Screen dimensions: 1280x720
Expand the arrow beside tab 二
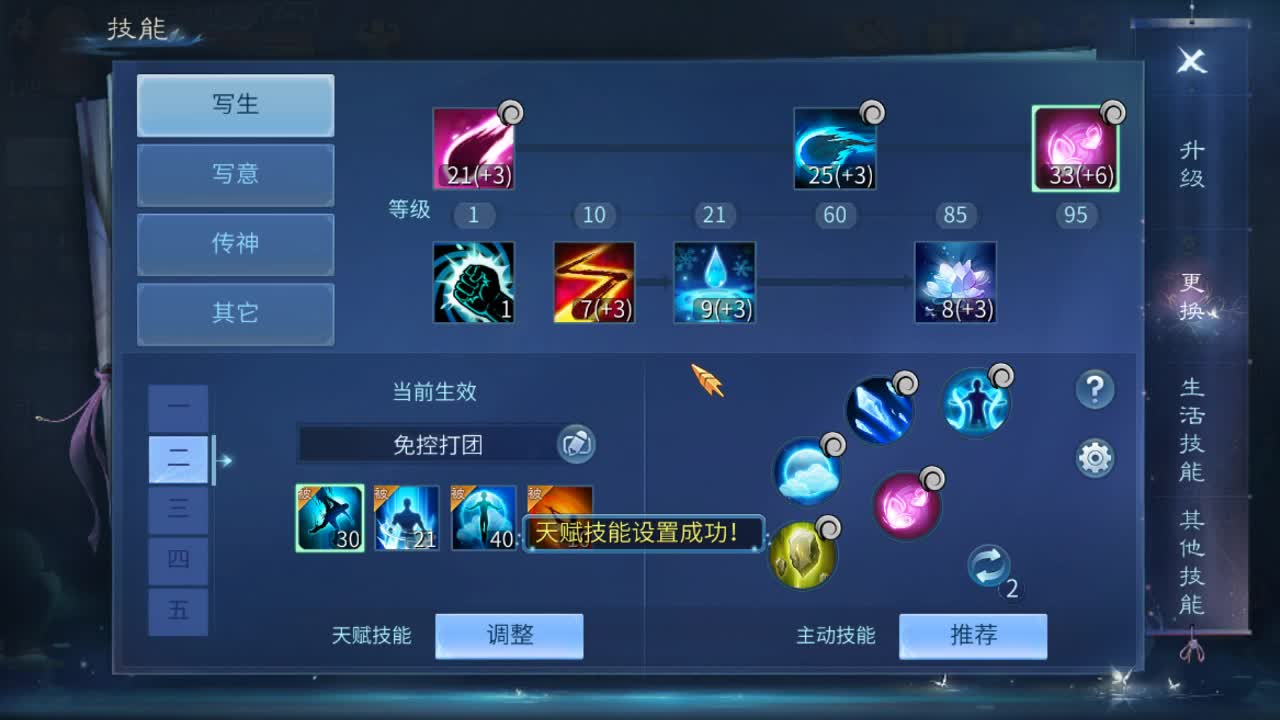click(224, 460)
